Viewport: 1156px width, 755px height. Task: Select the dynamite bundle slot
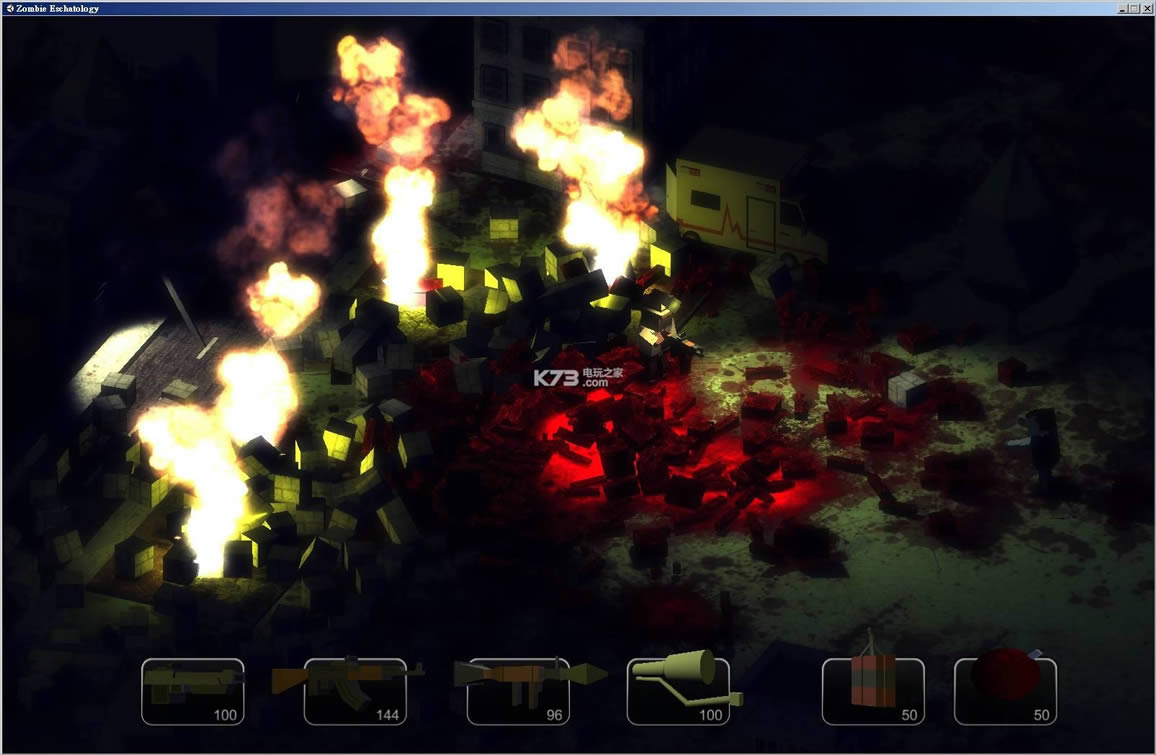[x=873, y=690]
